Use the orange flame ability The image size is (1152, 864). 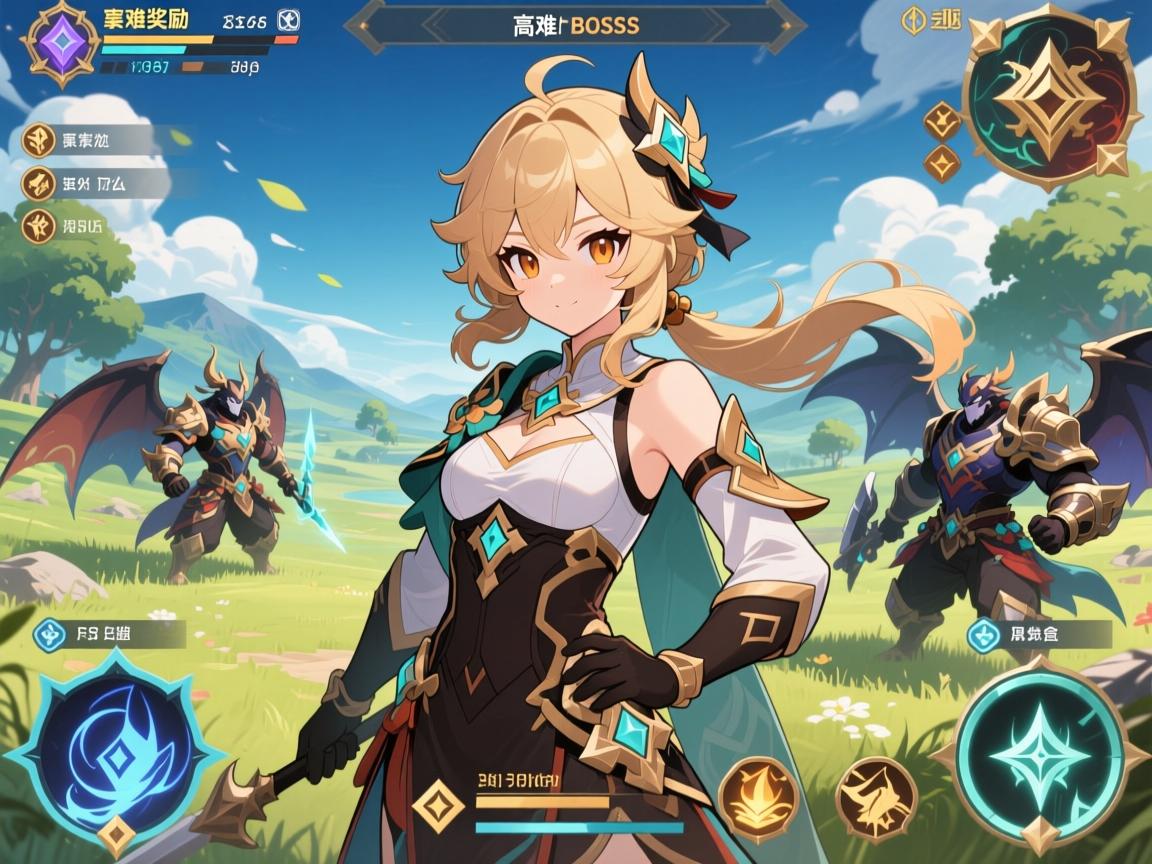click(x=759, y=798)
